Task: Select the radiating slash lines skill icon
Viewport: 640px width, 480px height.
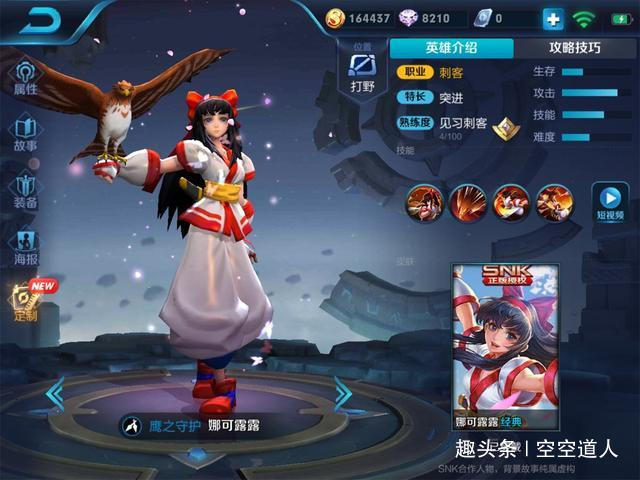Action: click(x=467, y=203)
